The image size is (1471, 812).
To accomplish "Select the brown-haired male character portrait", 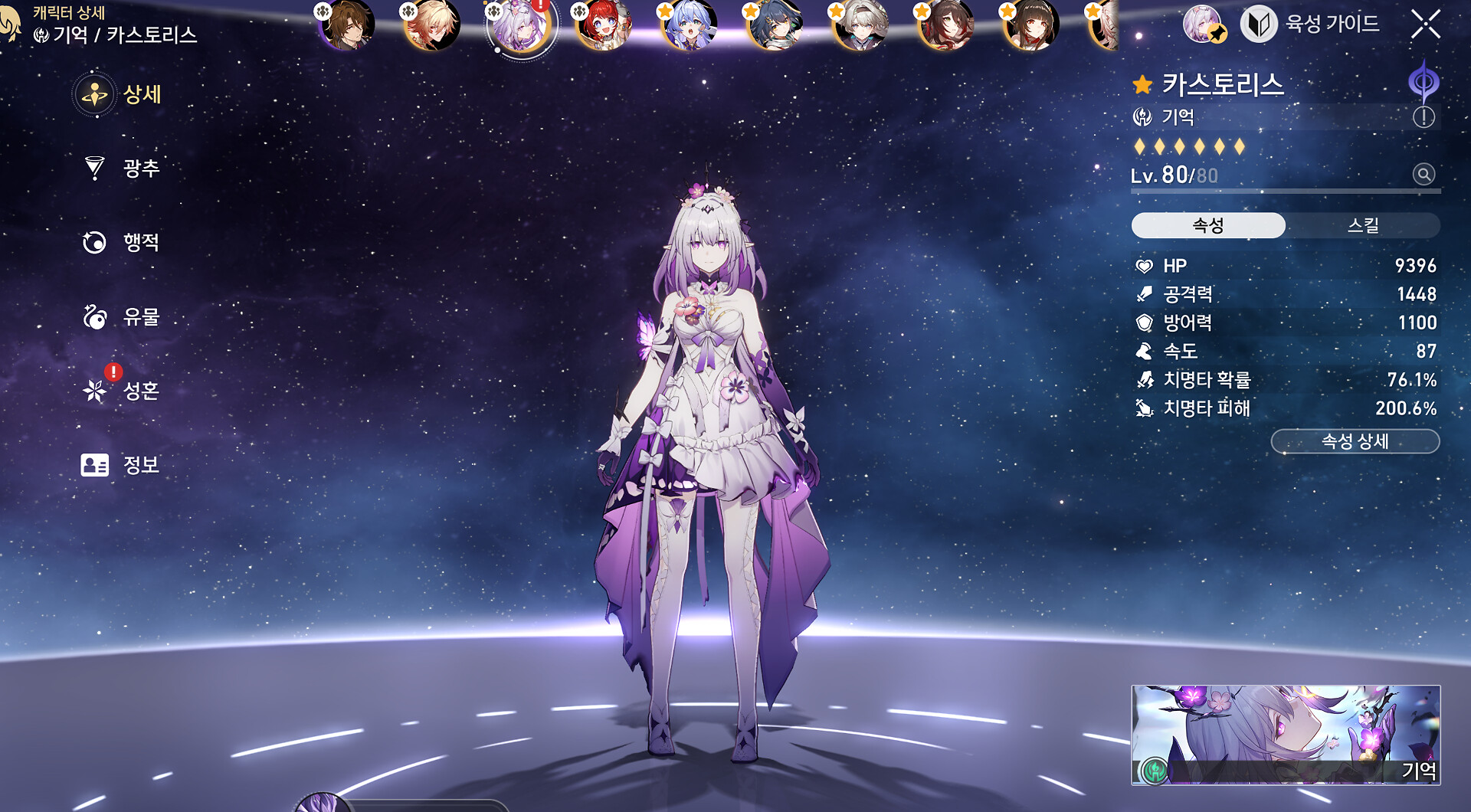I will point(349,25).
